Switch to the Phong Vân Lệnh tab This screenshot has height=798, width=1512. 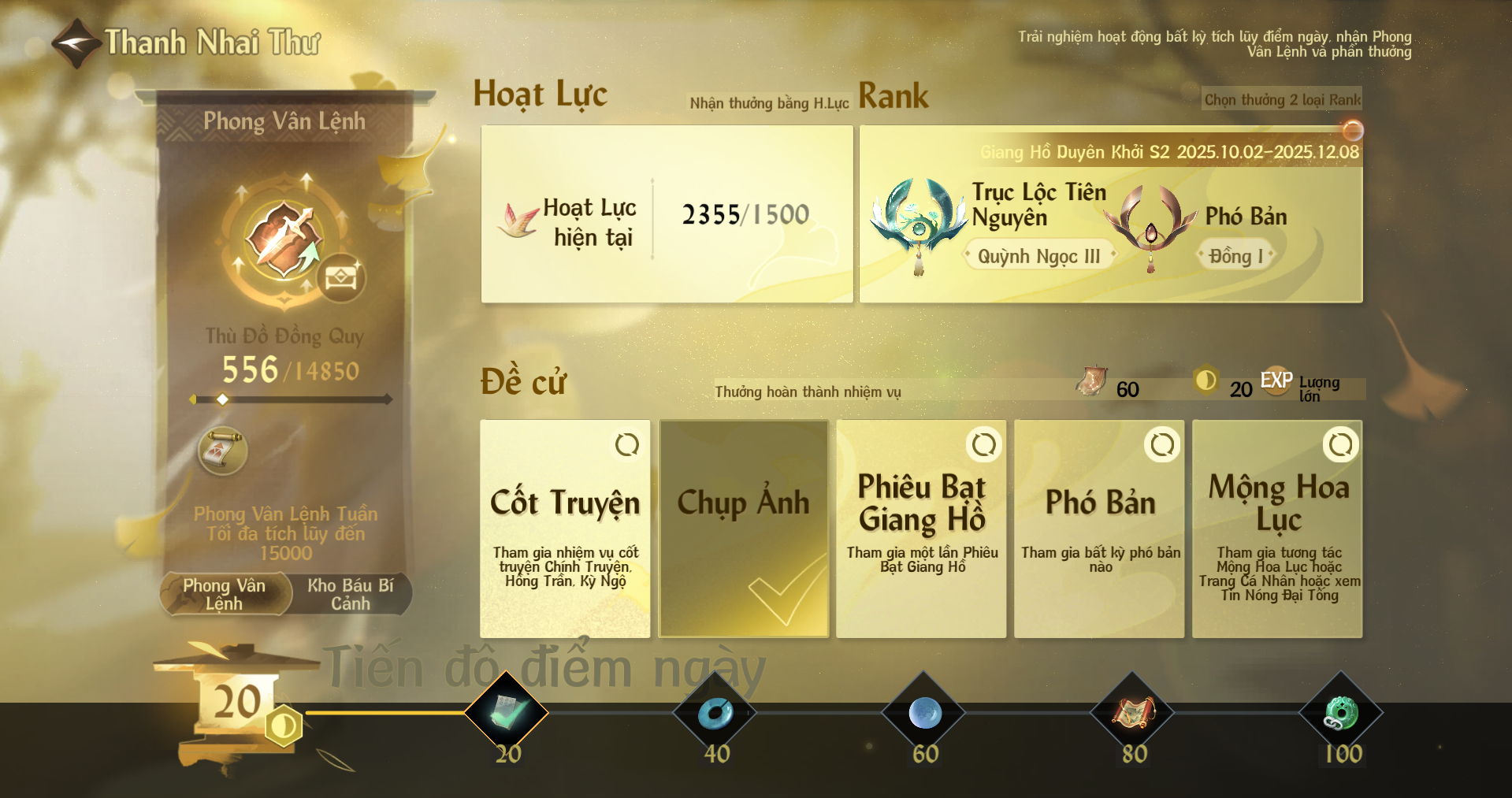225,595
